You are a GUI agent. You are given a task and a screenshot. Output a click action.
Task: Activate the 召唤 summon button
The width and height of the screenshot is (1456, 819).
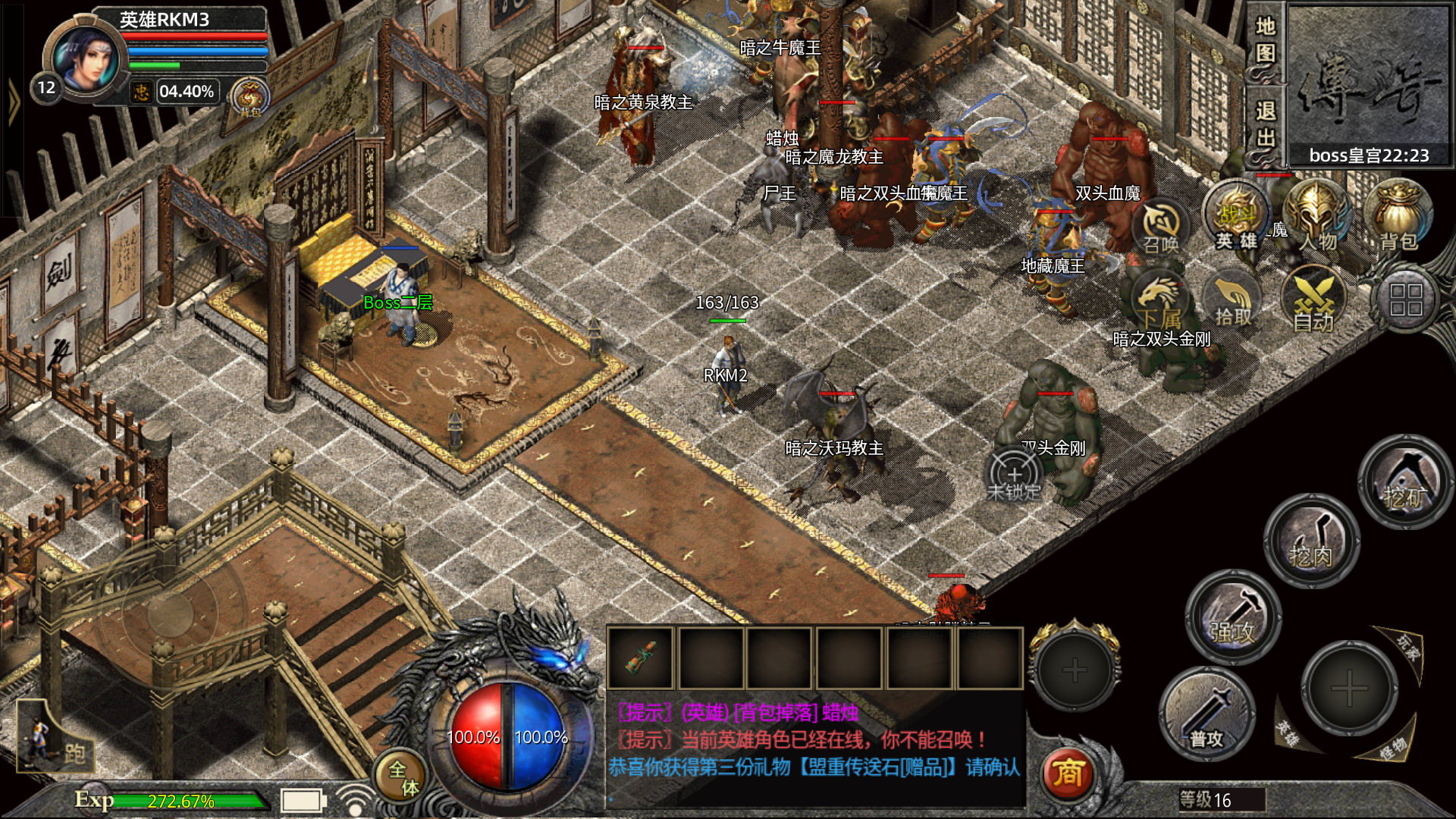pos(1160,225)
